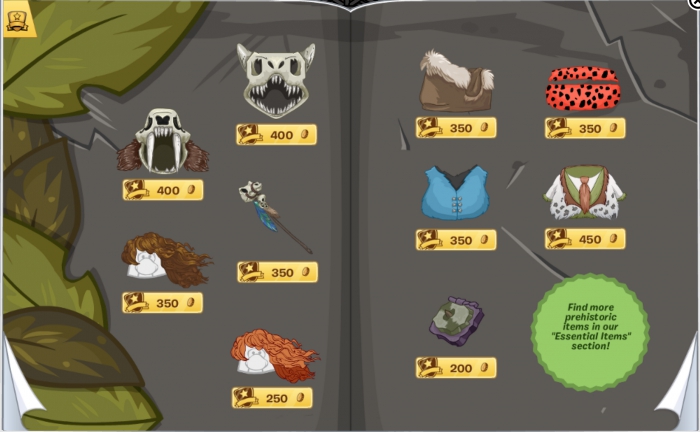Pick the red leopard-spotted outfit
This screenshot has width=700, height=432.
point(583,88)
